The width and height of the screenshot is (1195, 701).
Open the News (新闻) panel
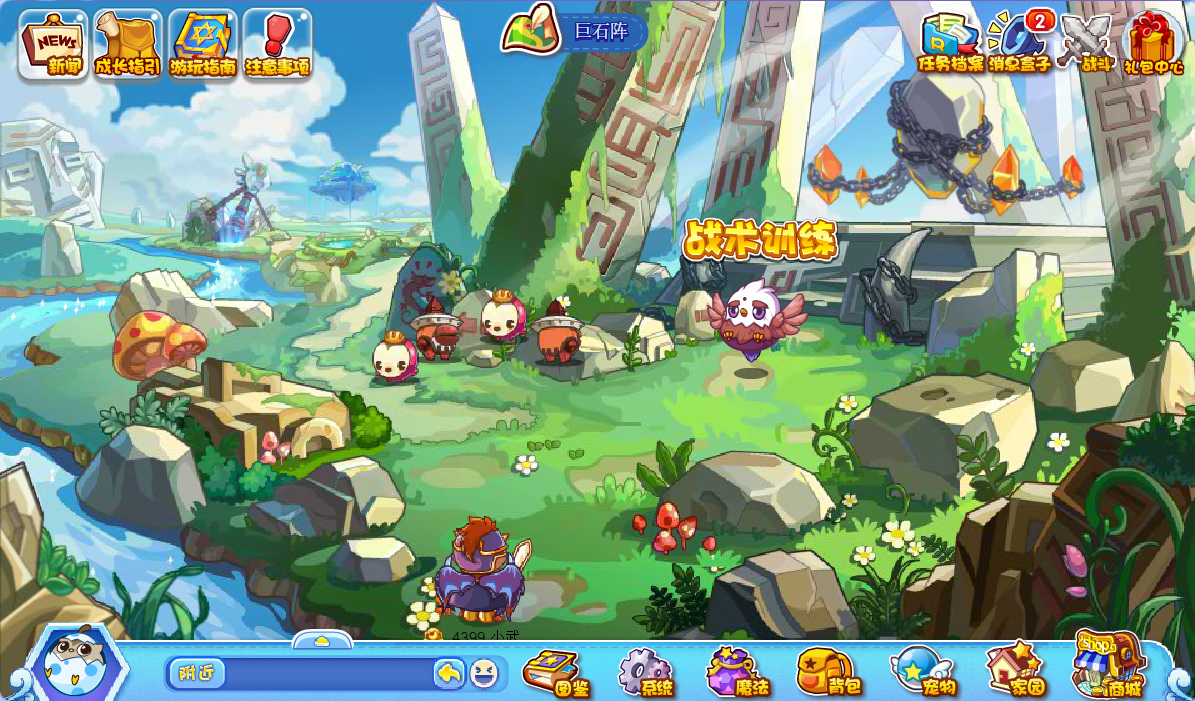[x=53, y=45]
